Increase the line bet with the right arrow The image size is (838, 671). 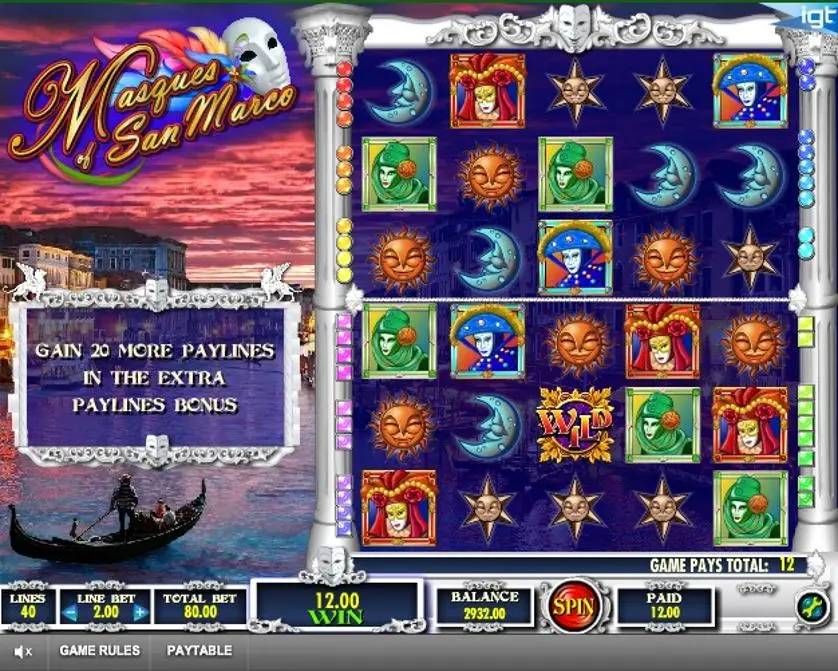click(x=139, y=612)
